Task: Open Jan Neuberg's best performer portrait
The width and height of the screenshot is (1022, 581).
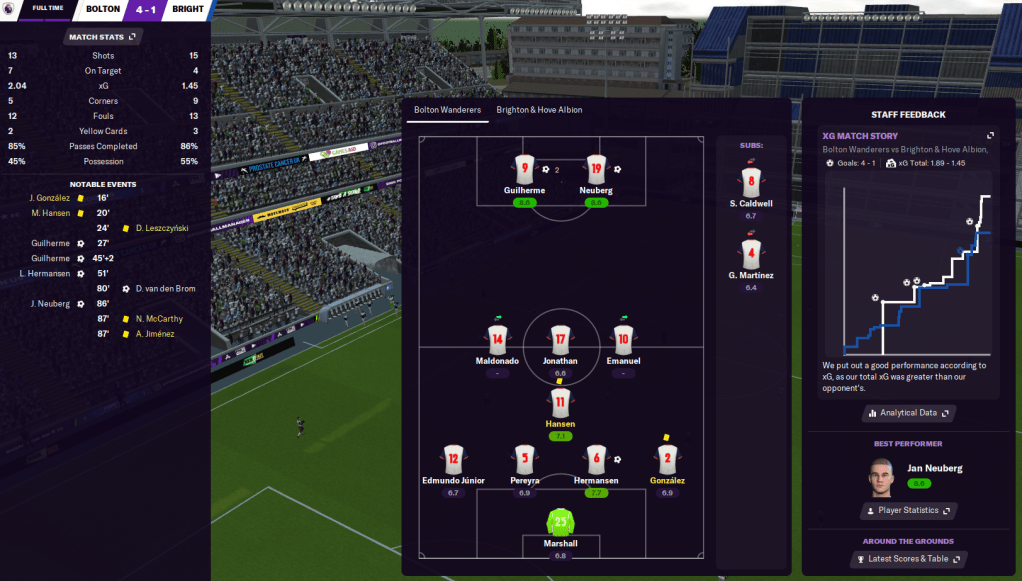Action: pyautogui.click(x=880, y=476)
